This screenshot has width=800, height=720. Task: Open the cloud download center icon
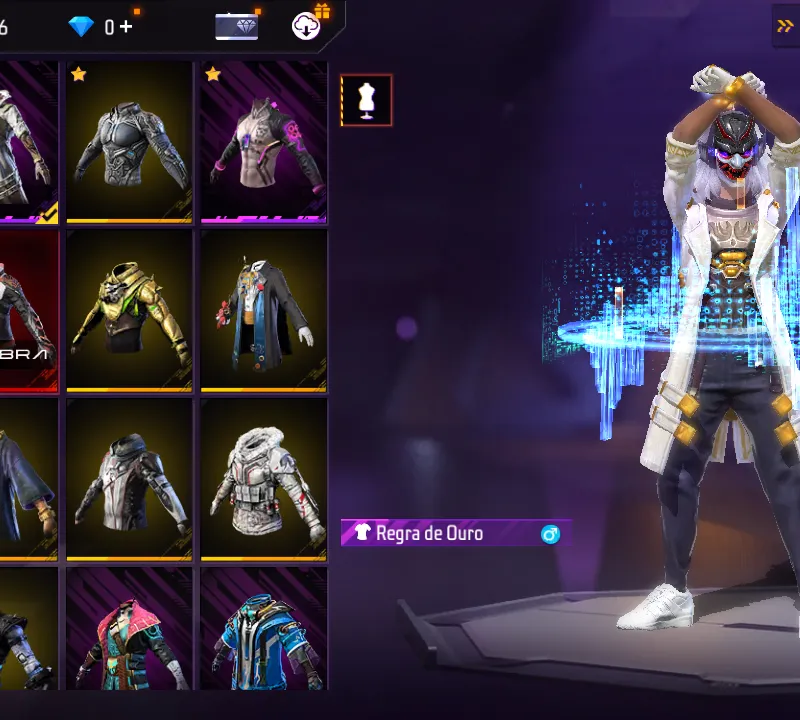(x=308, y=26)
